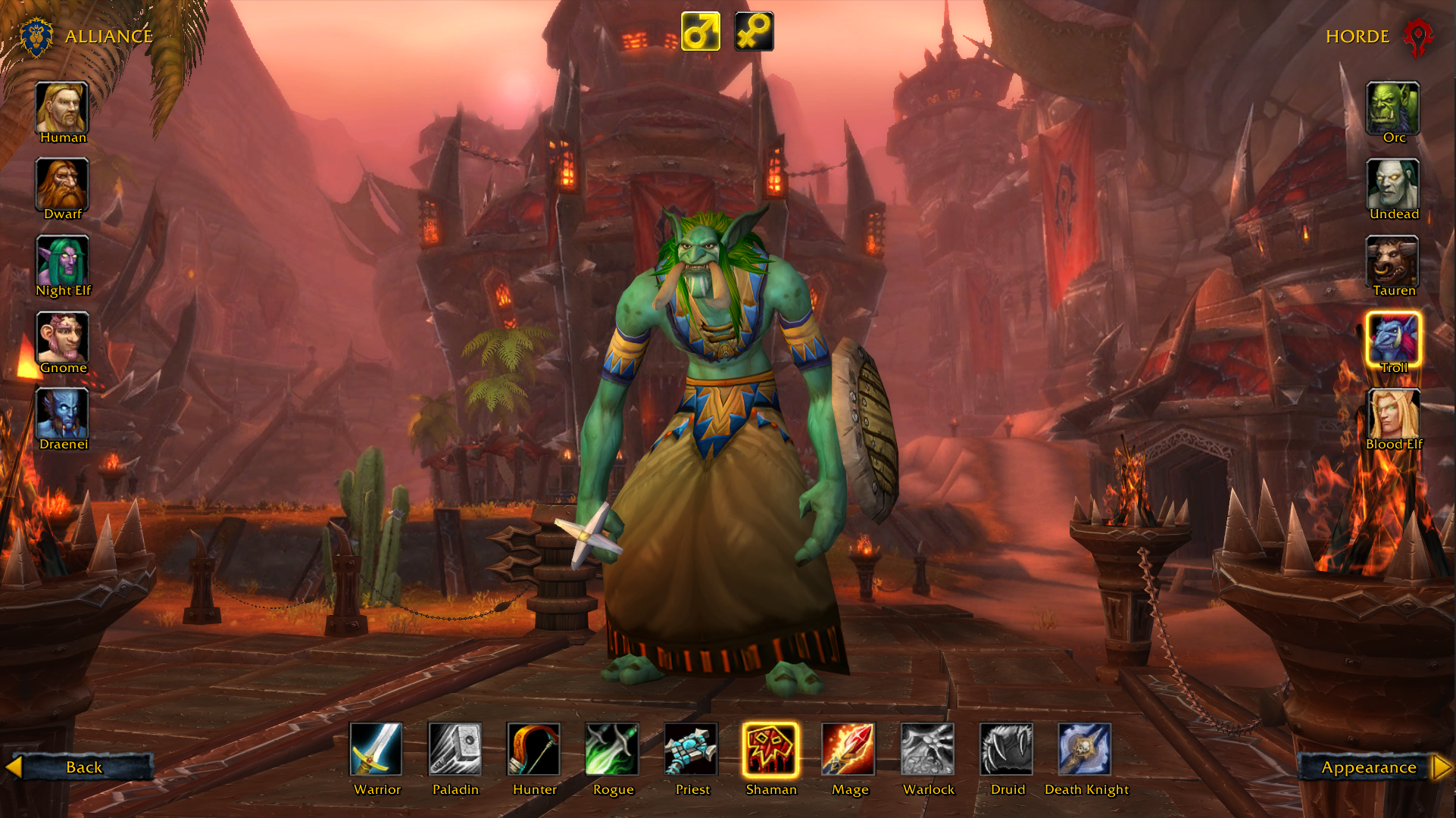Continue to the Appearance step
Image resolution: width=1456 pixels, height=818 pixels.
pyautogui.click(x=1371, y=767)
